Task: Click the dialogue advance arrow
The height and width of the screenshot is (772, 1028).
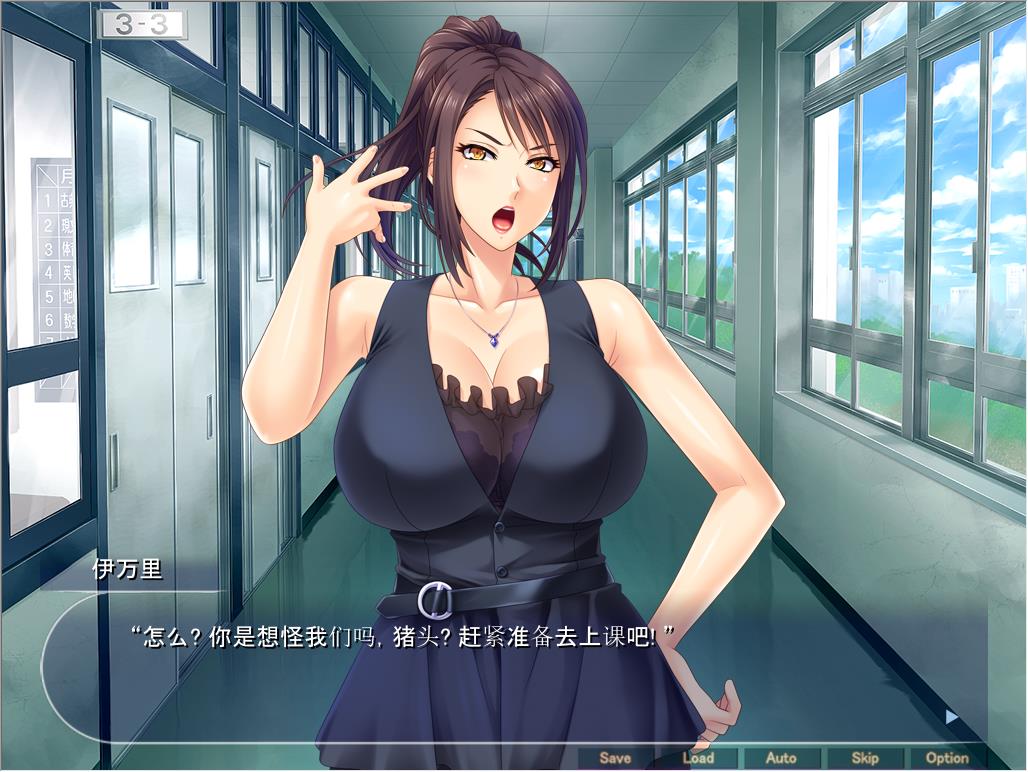Action: pyautogui.click(x=951, y=716)
